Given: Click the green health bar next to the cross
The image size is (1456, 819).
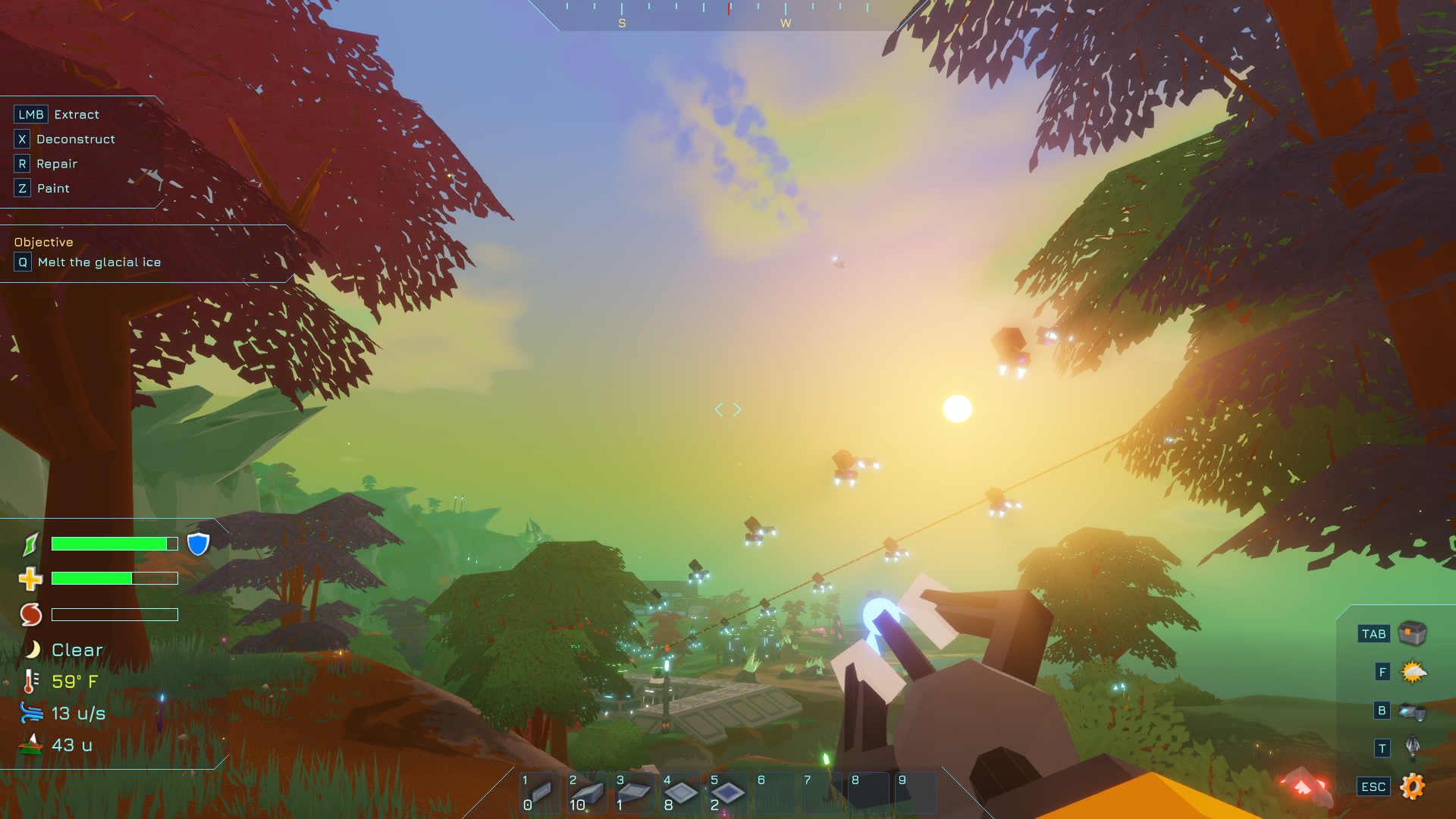Looking at the screenshot, I should click(x=114, y=578).
